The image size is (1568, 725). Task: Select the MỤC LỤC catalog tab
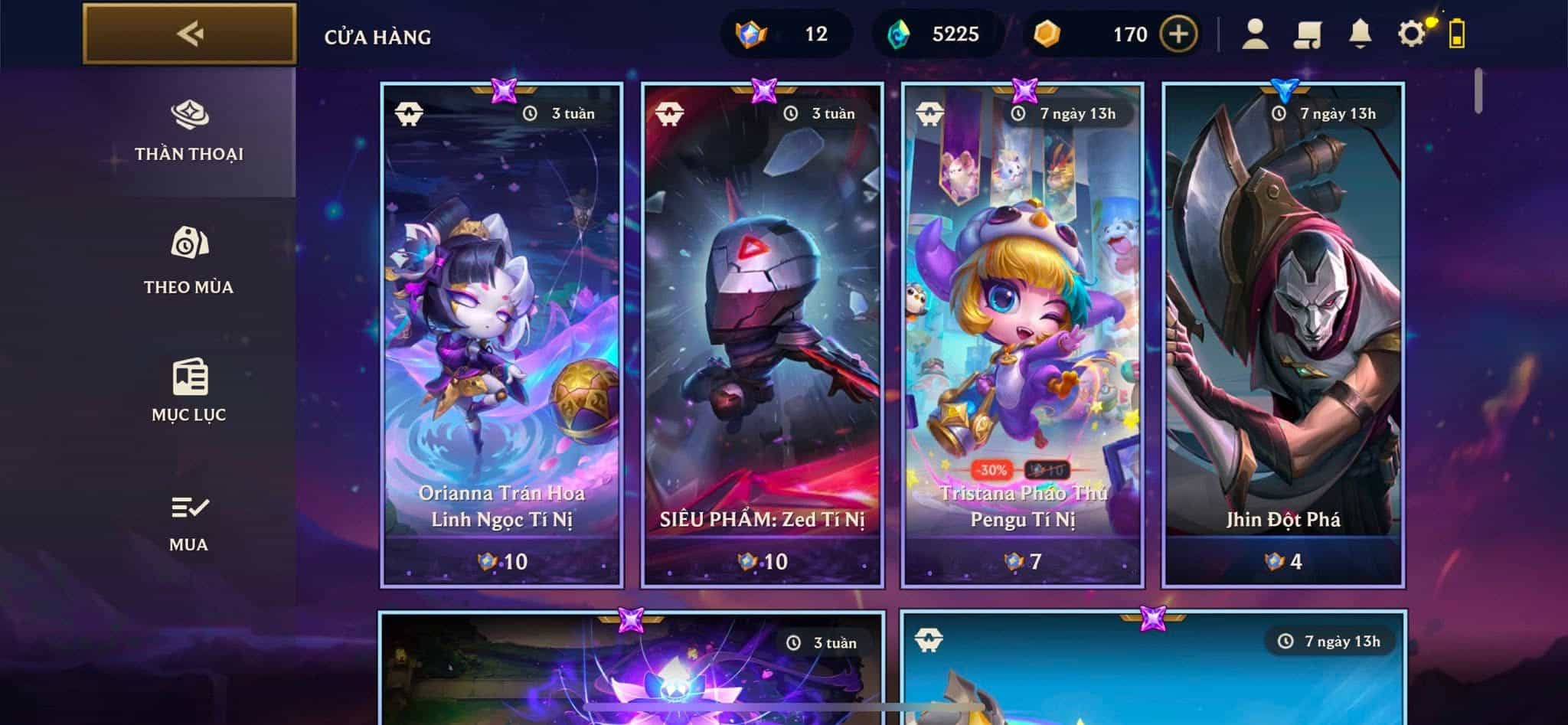pyautogui.click(x=188, y=390)
